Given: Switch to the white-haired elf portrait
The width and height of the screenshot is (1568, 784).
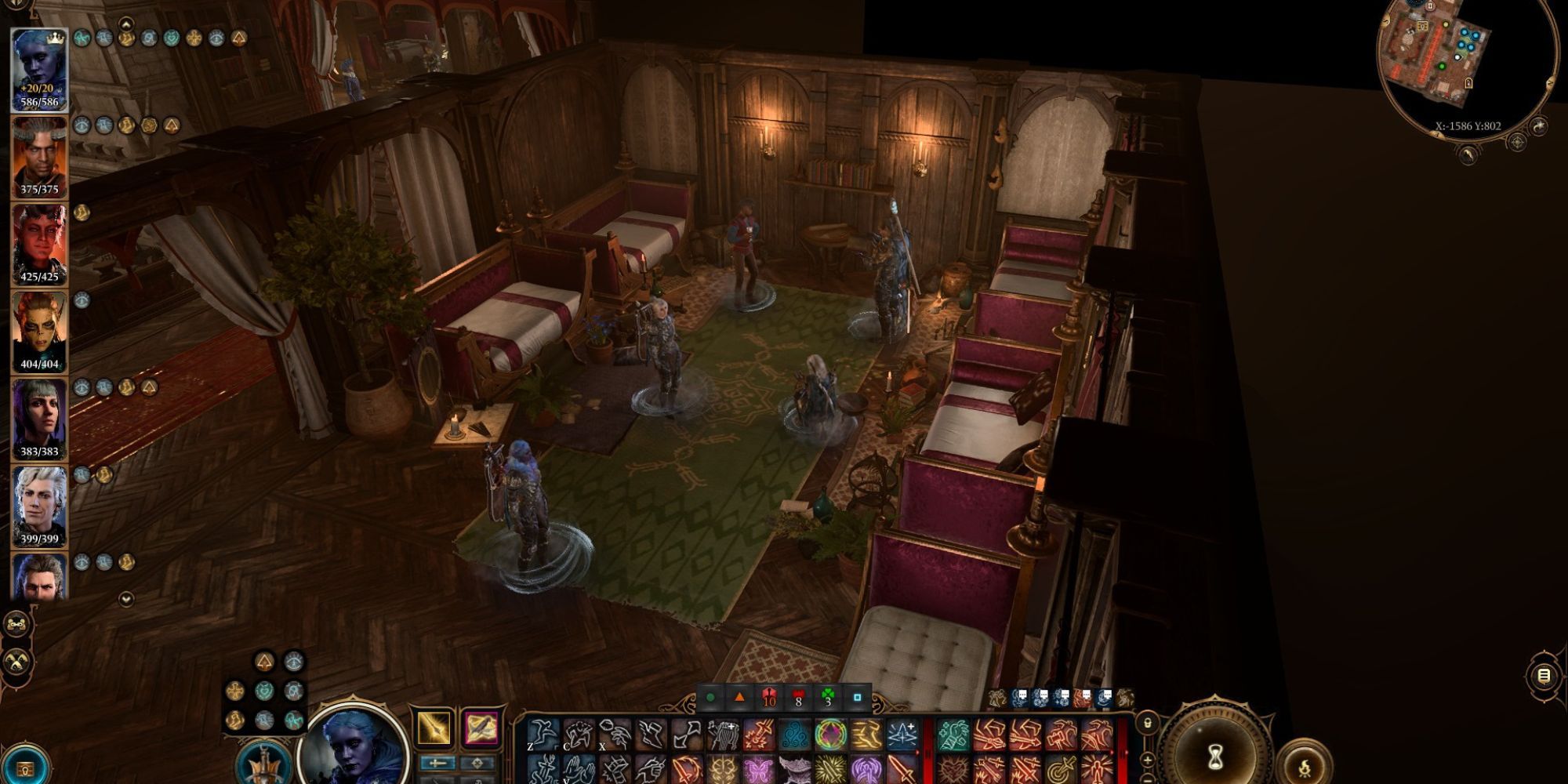Looking at the screenshot, I should point(39,506).
